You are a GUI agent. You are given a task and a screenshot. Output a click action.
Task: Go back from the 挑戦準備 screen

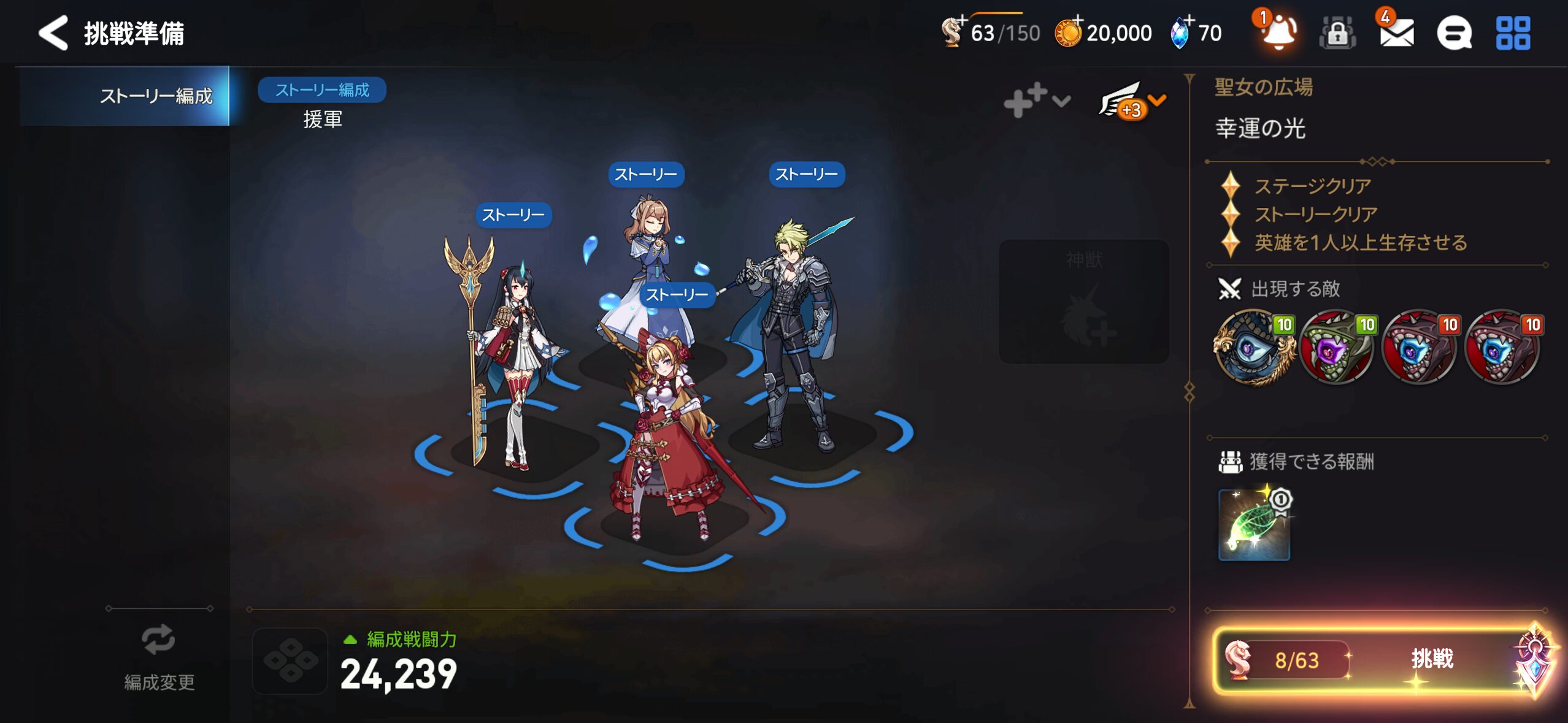(53, 33)
